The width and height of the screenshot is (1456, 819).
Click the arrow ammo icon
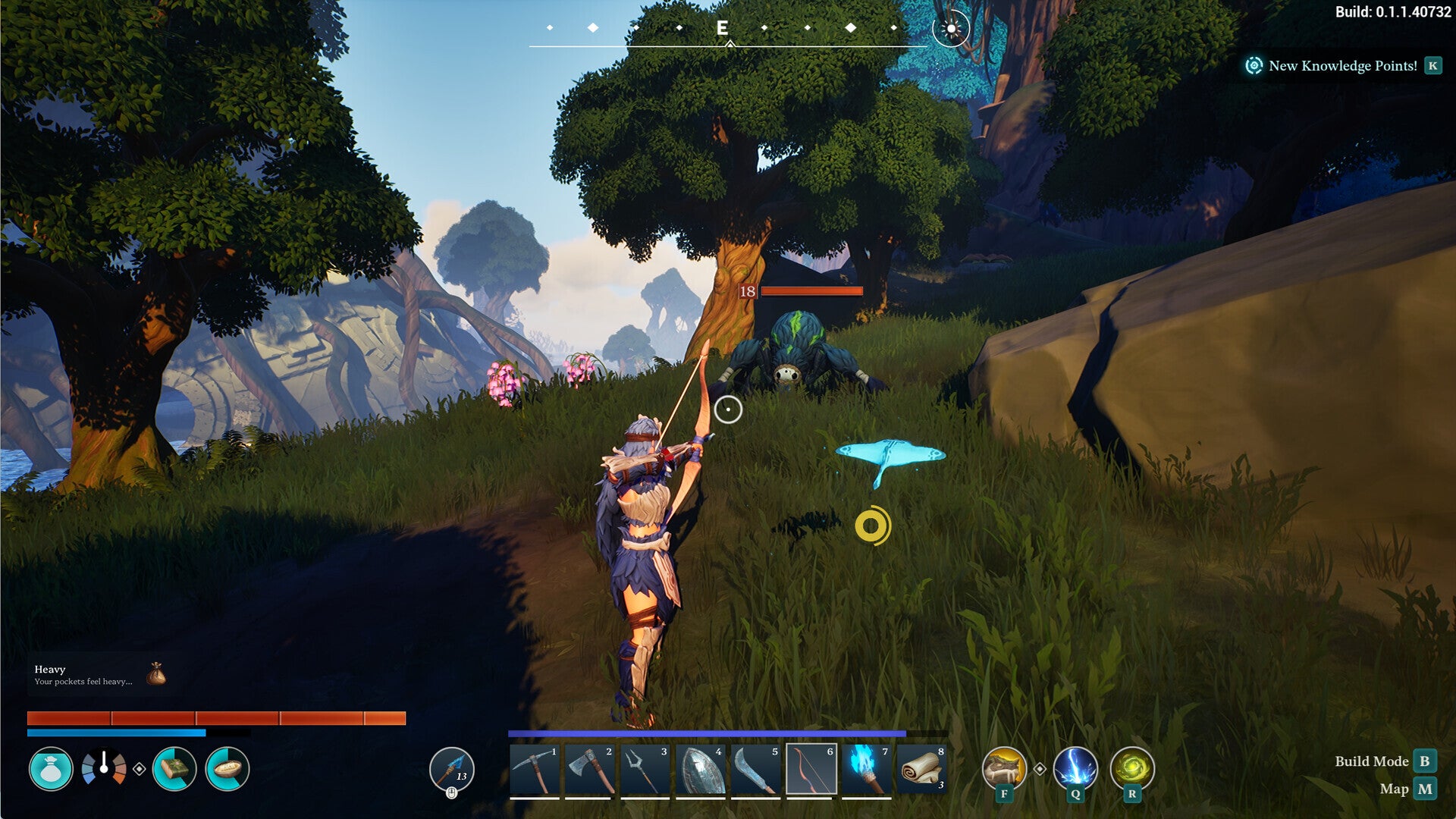click(x=452, y=769)
